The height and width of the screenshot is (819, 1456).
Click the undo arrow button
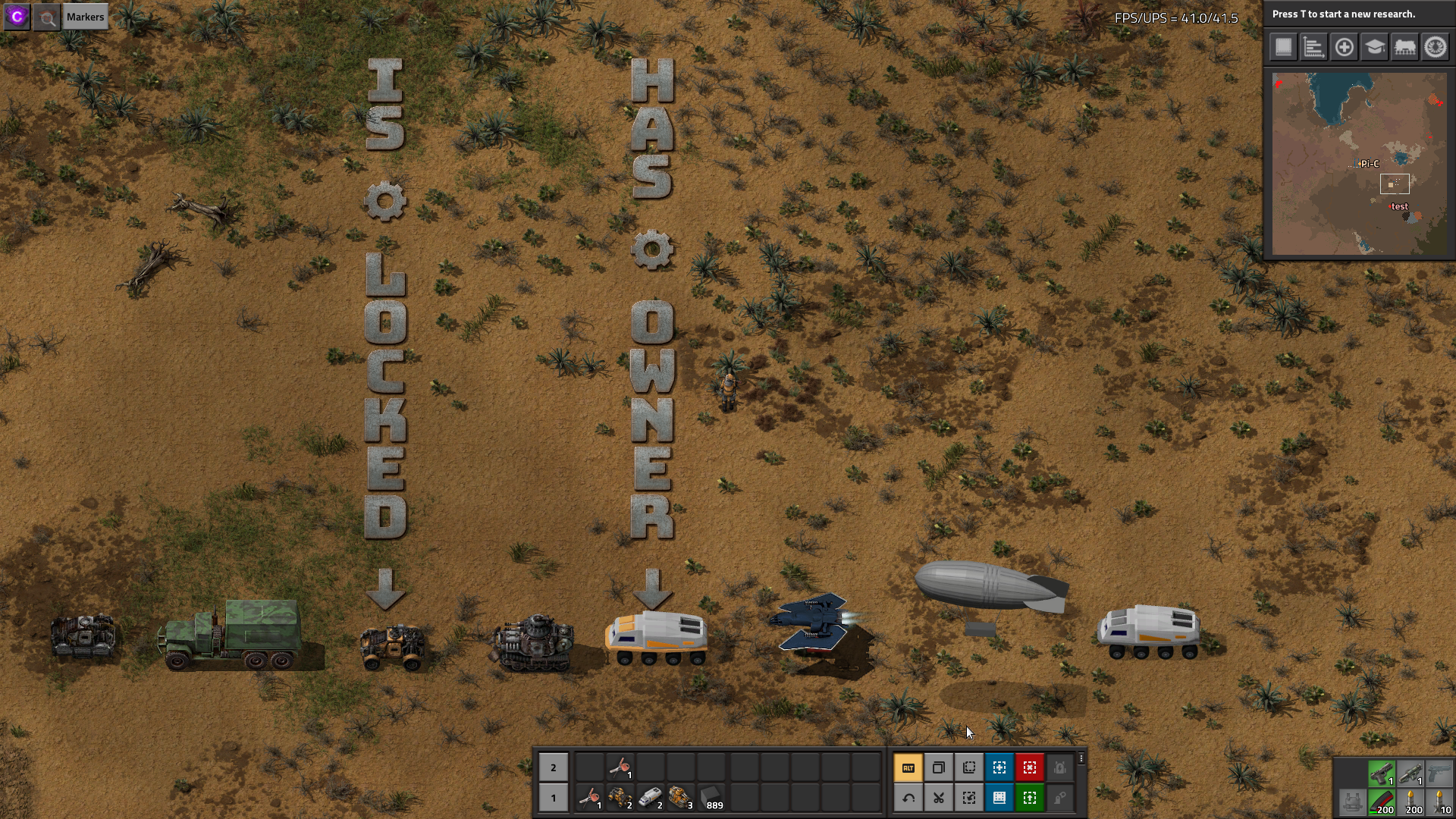click(x=908, y=798)
